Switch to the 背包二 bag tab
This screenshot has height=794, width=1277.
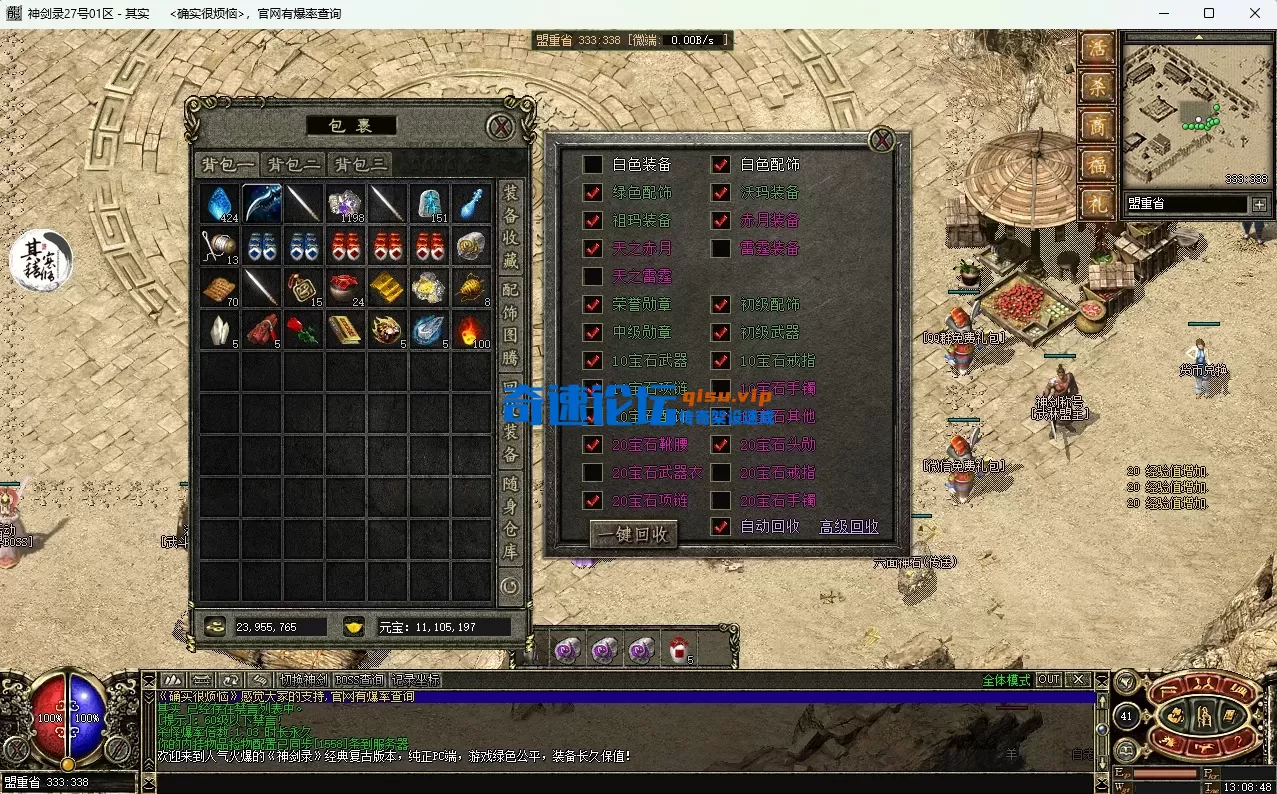[294, 165]
